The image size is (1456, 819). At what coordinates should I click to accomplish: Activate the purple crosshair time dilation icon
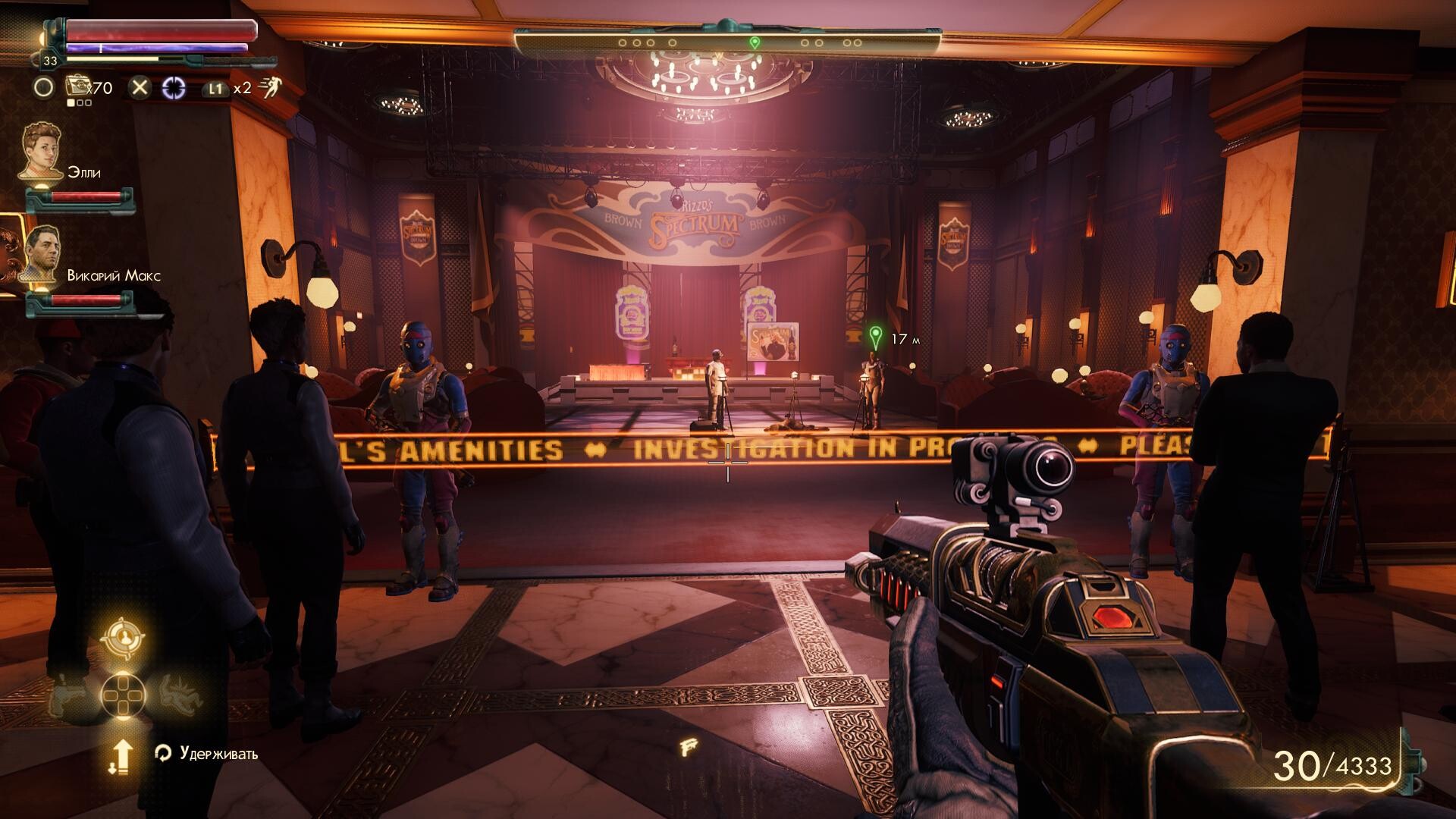pos(174,88)
